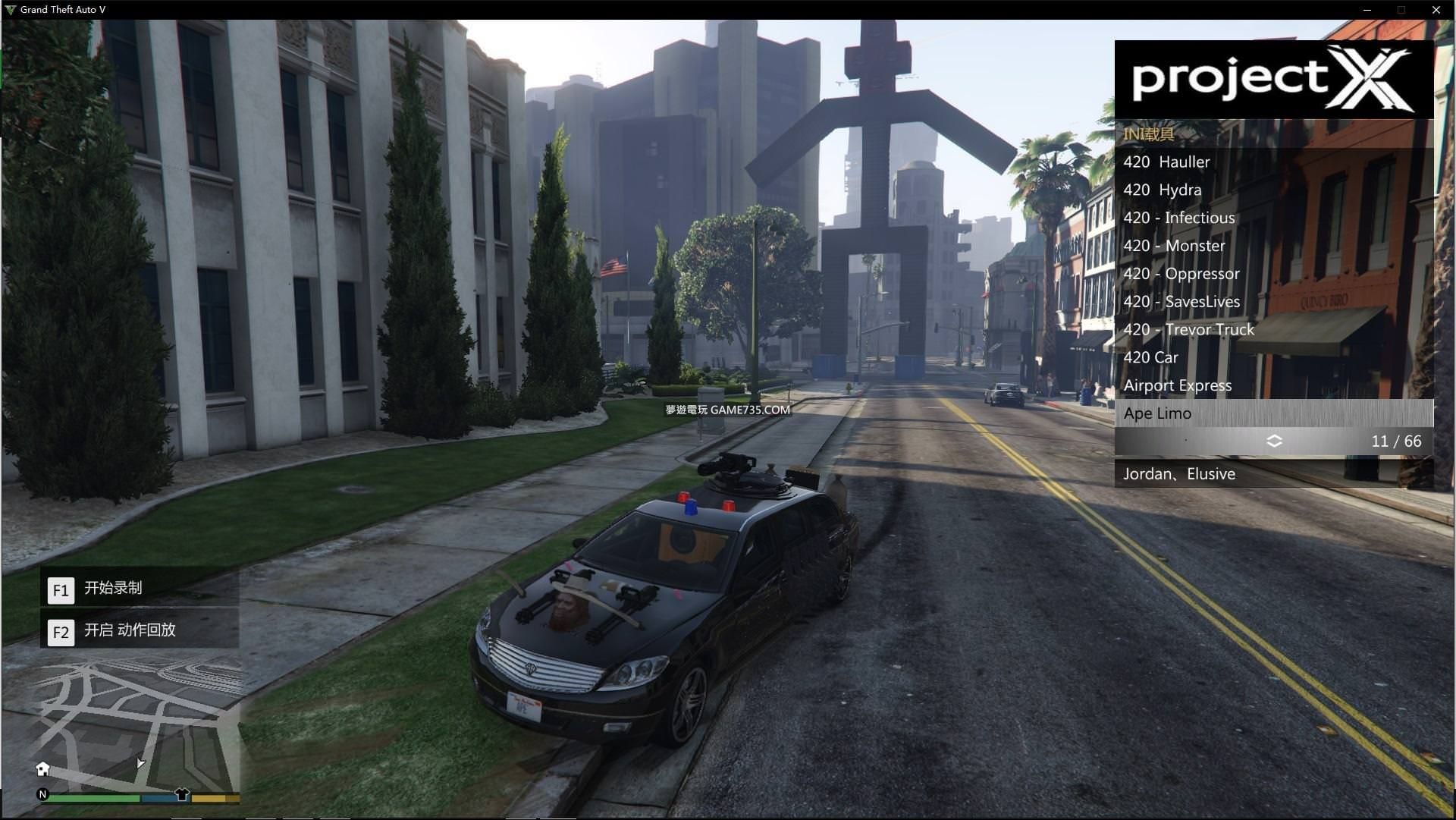The width and height of the screenshot is (1456, 820).
Task: Close the Grand Theft Auto V window
Action: click(1436, 10)
